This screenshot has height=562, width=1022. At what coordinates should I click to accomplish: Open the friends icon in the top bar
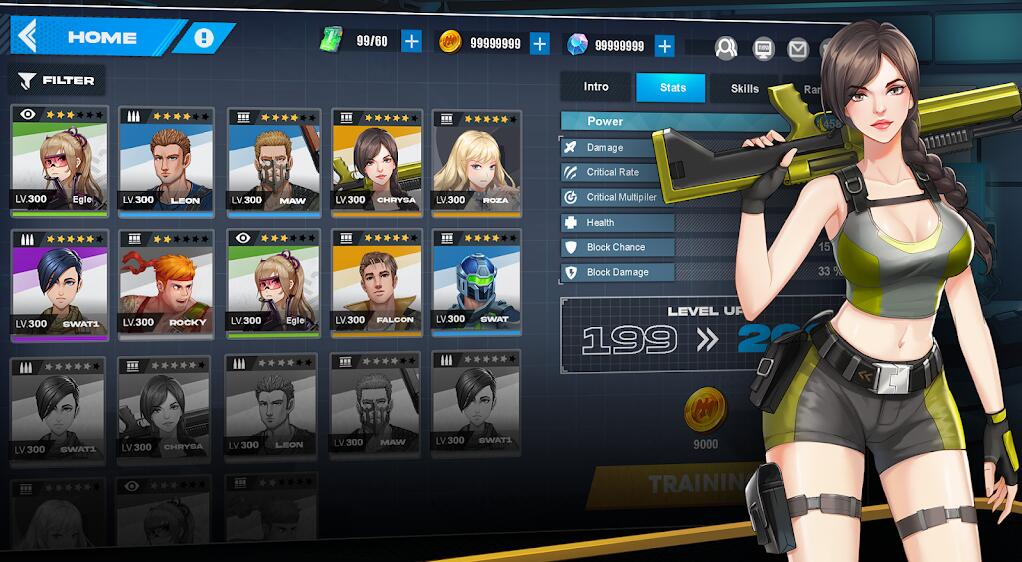click(x=726, y=47)
